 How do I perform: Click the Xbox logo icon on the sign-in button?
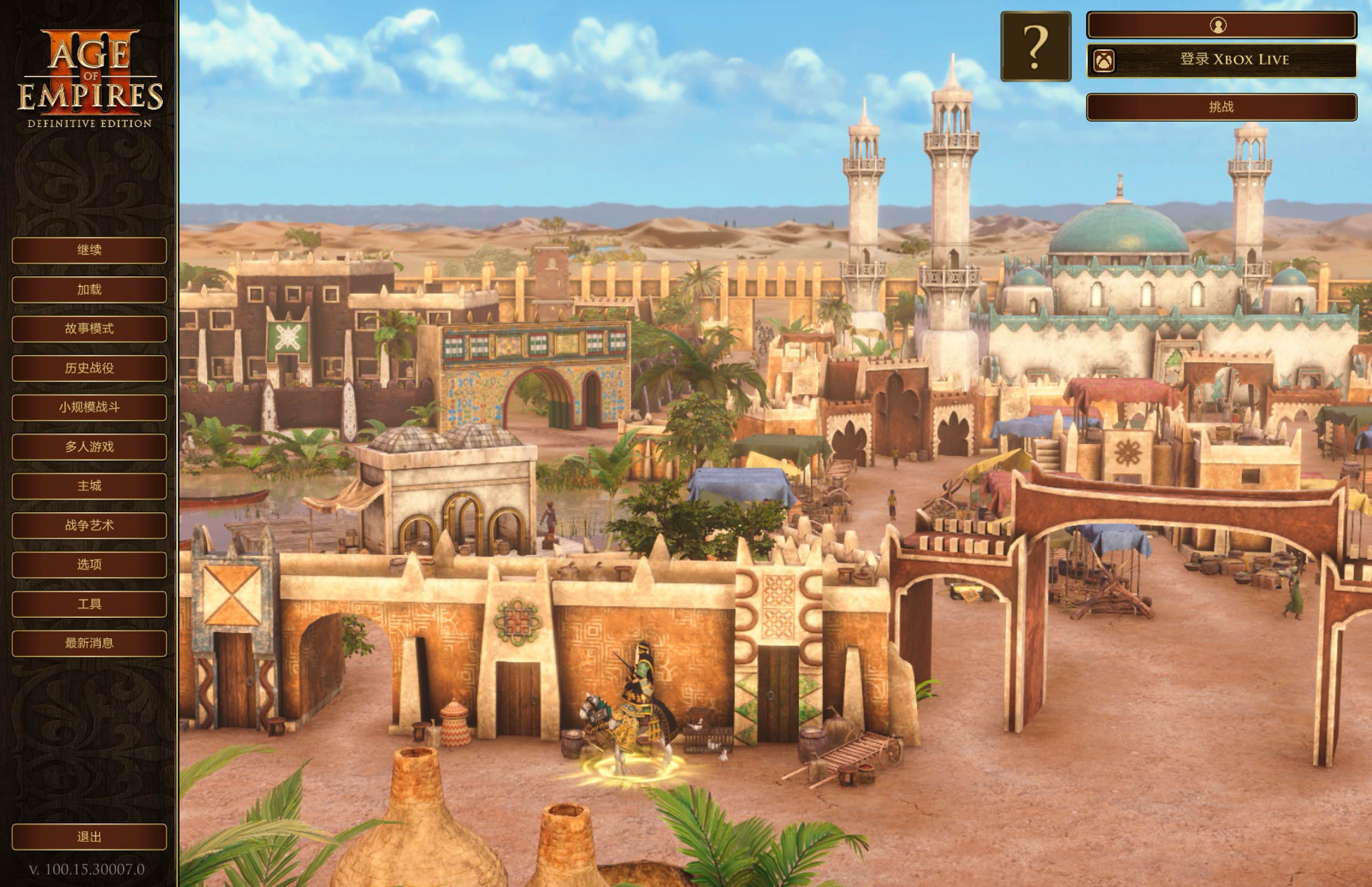(1104, 60)
